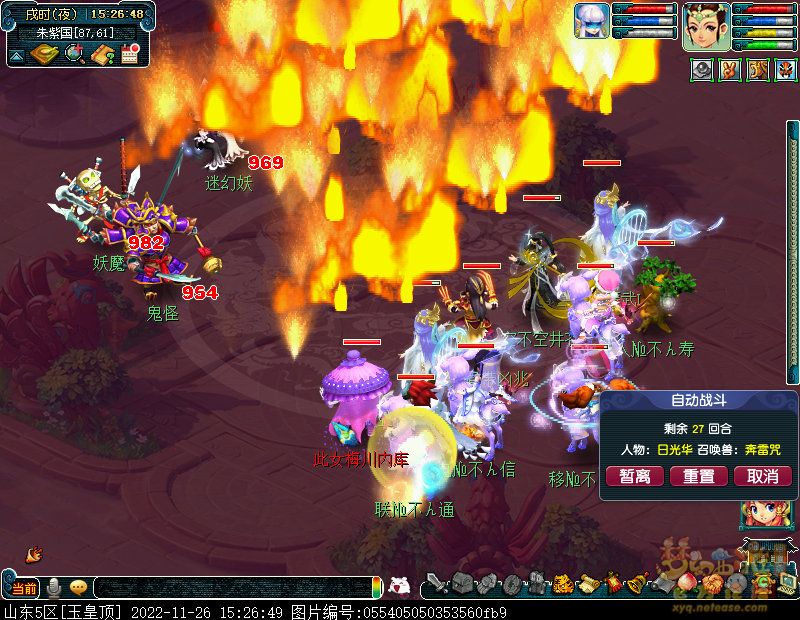Viewport: 800px width, 620px height.
Task: Select the white-haired pet portrait
Action: 592,21
